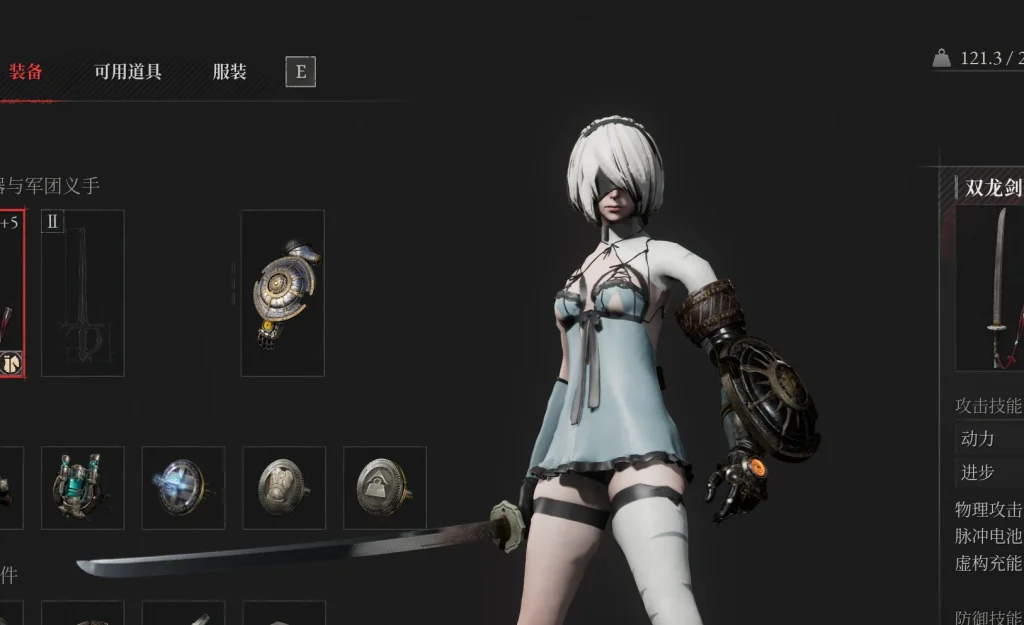Choose the armored-torso amulet slot

coord(284,487)
